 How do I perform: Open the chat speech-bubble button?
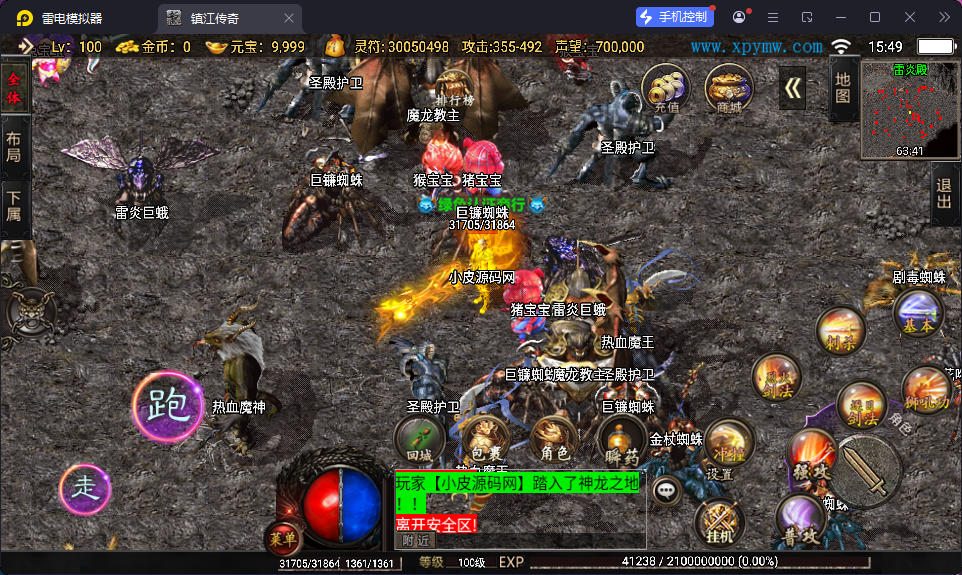(667, 490)
